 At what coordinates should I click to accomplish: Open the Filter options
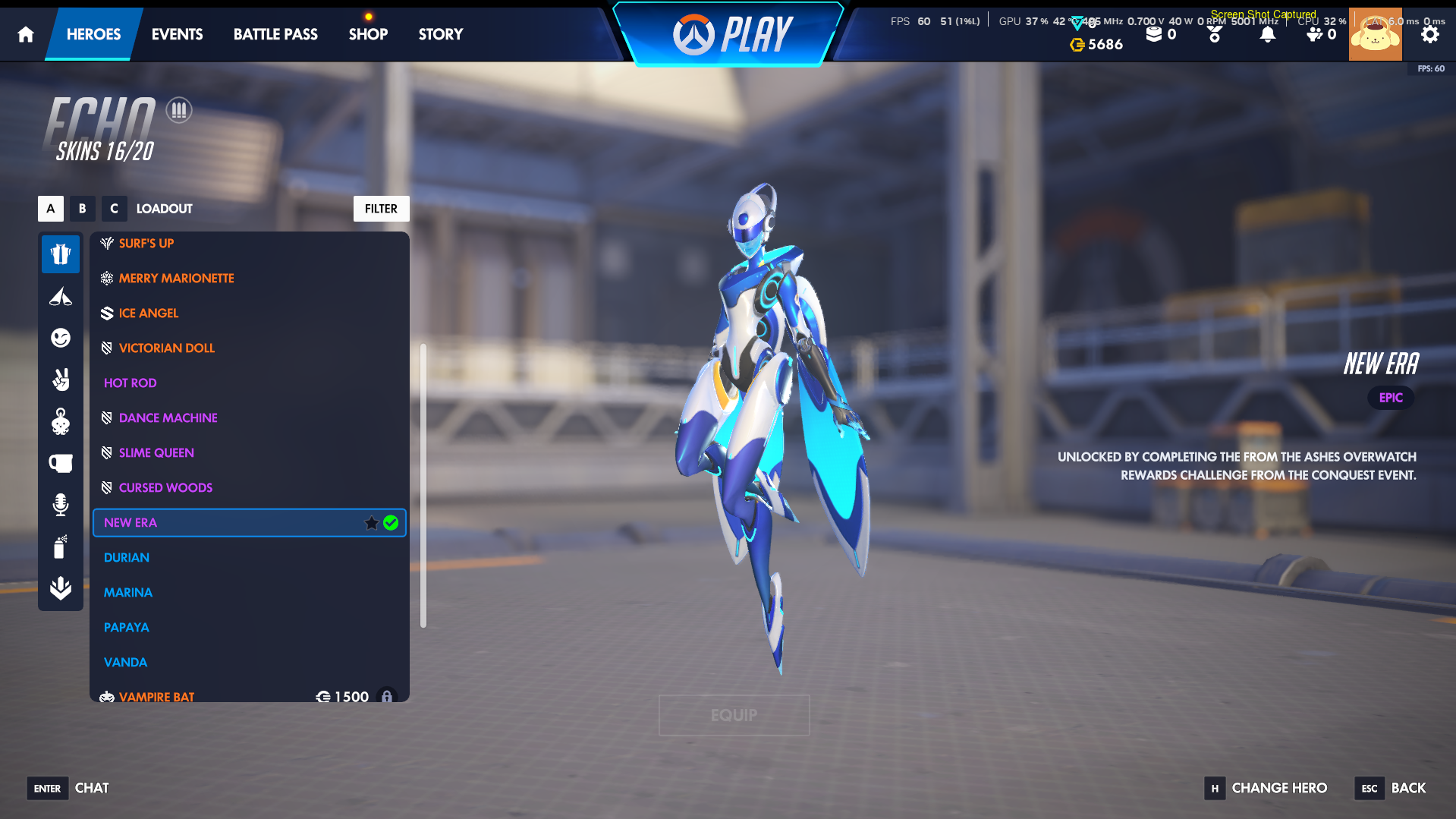point(381,208)
